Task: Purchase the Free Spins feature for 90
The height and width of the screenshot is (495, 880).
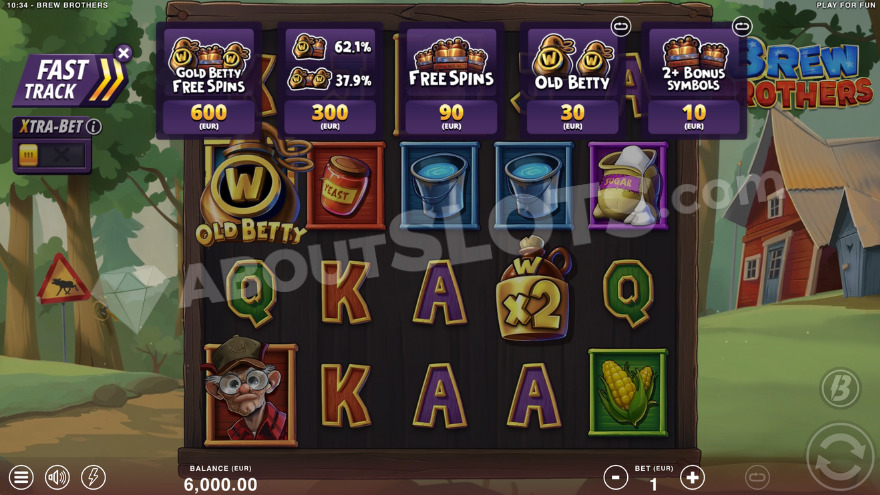Action: pyautogui.click(x=451, y=80)
